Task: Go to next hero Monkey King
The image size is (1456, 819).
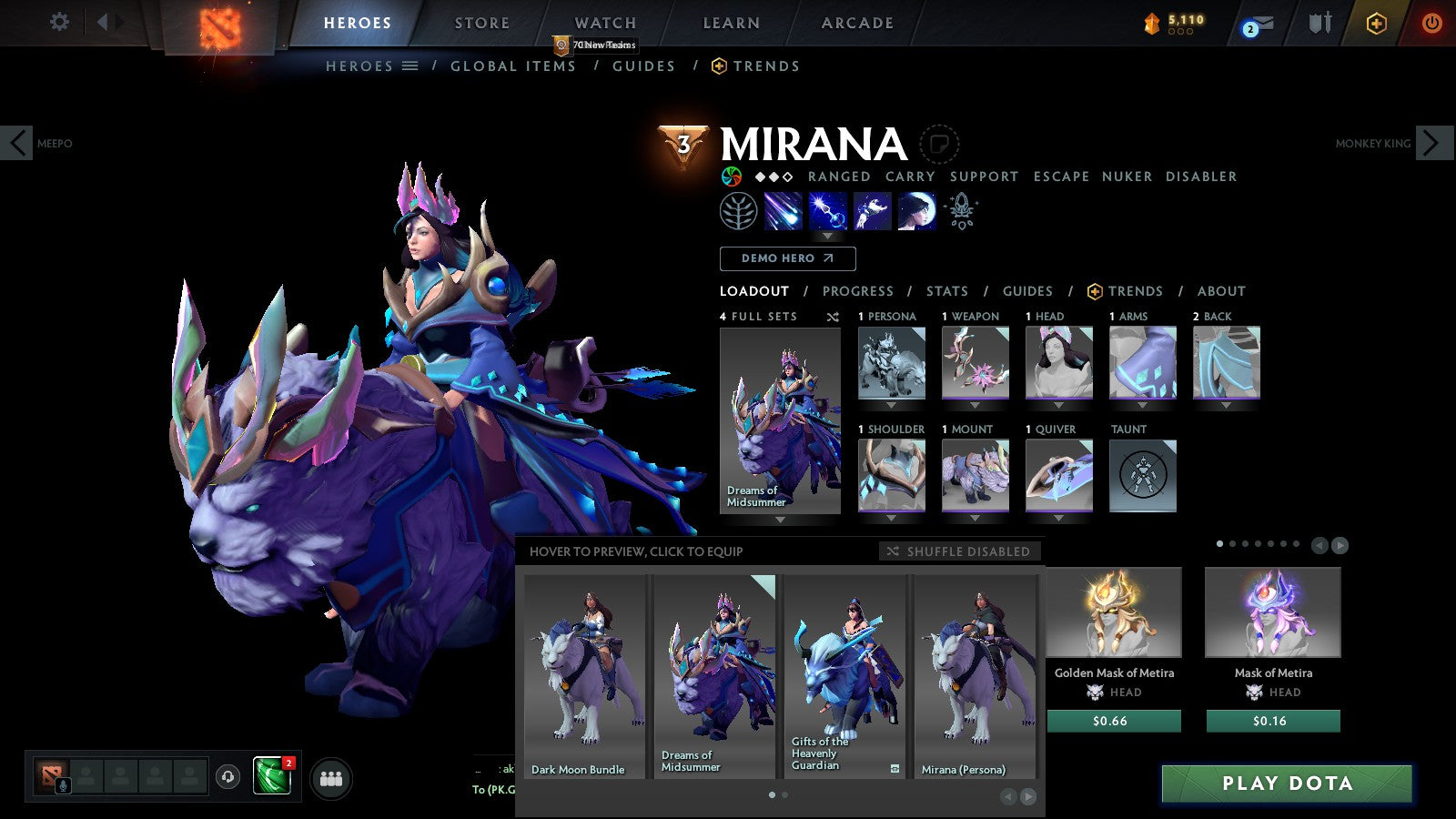Action: [x=1431, y=143]
